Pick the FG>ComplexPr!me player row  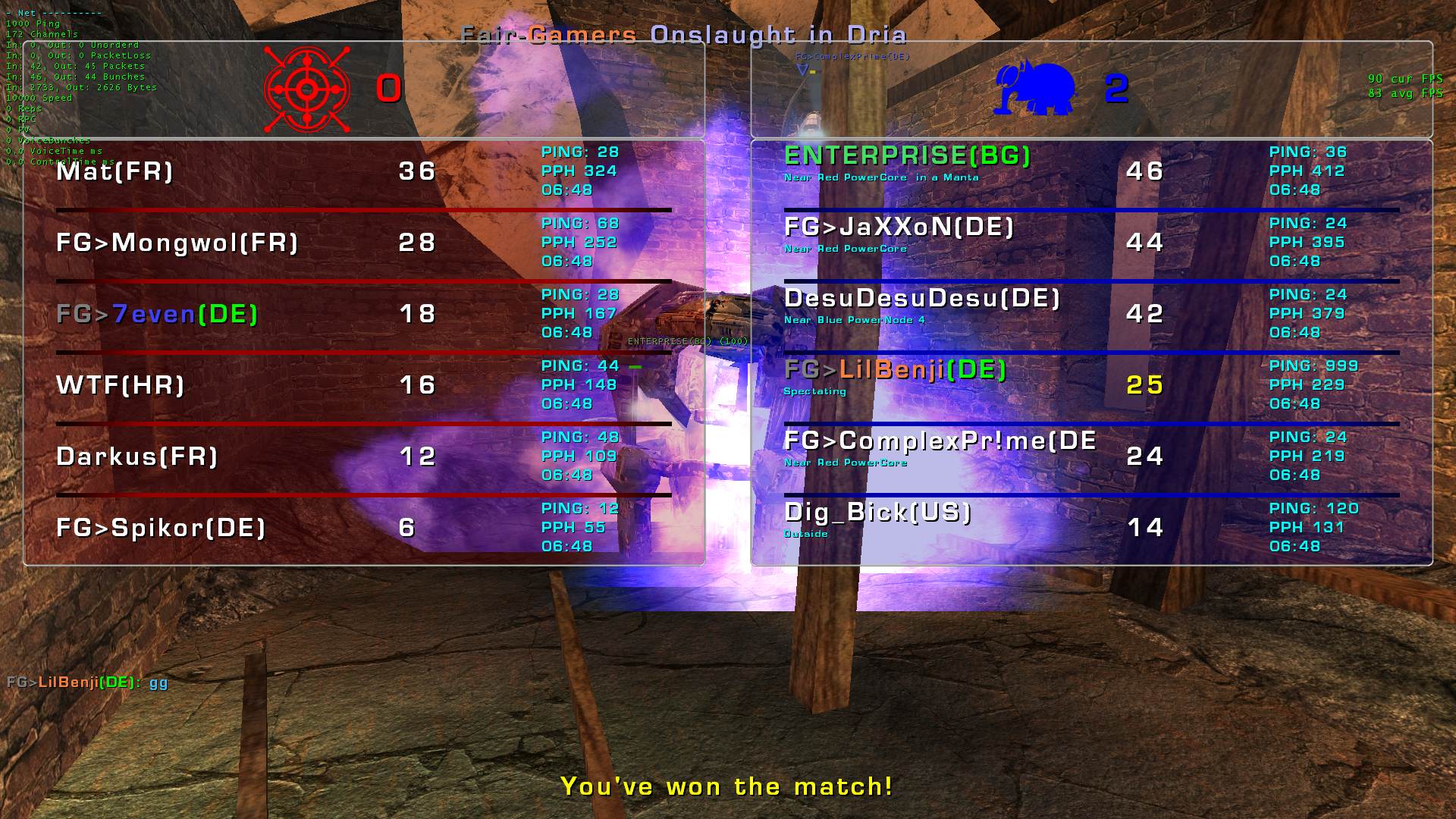point(940,441)
